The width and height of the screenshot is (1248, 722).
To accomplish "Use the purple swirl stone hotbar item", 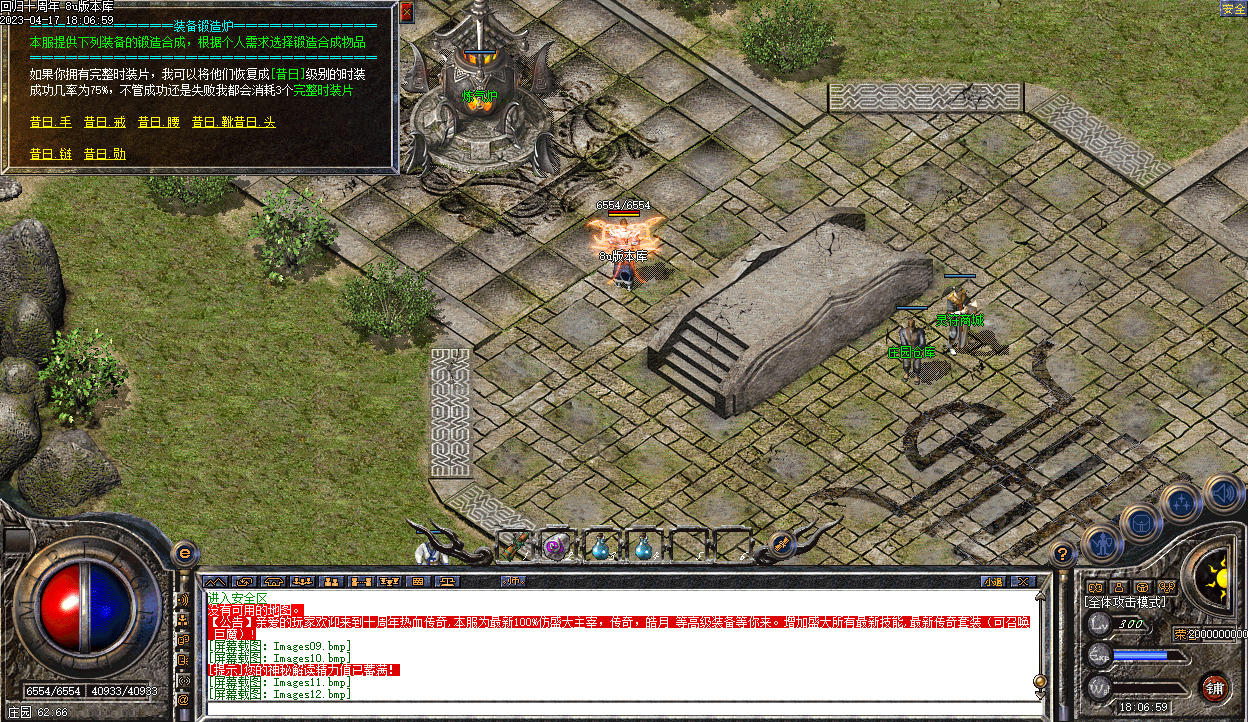I will (557, 546).
